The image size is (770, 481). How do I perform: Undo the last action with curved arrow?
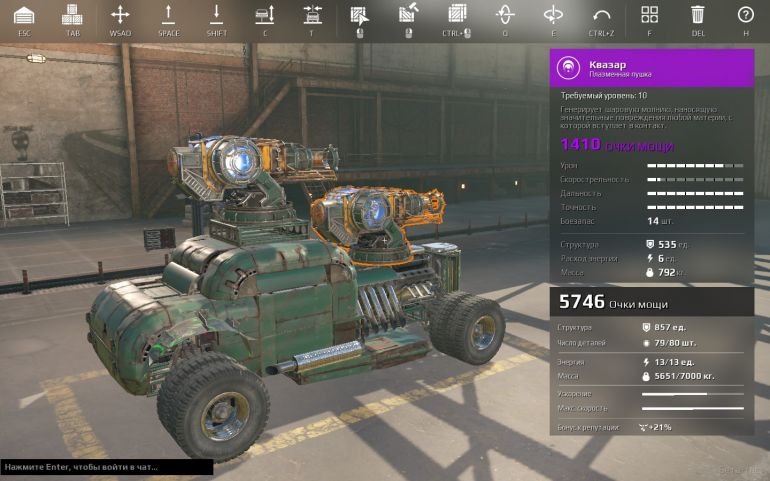coord(601,15)
